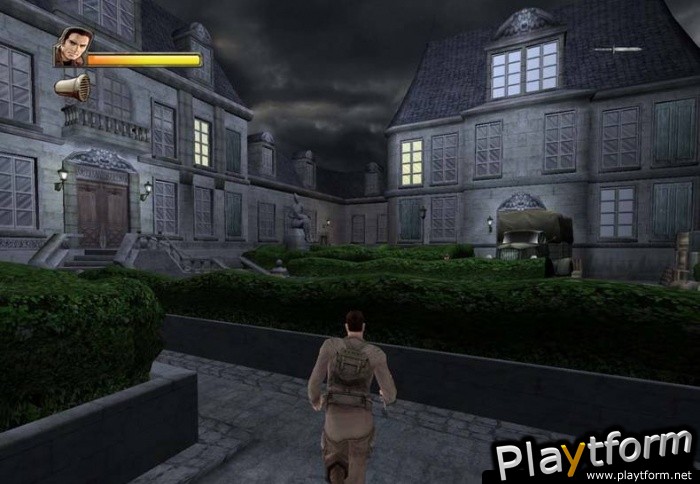Choose the knife weapon icon
This screenshot has width=700, height=484.
[x=617, y=49]
